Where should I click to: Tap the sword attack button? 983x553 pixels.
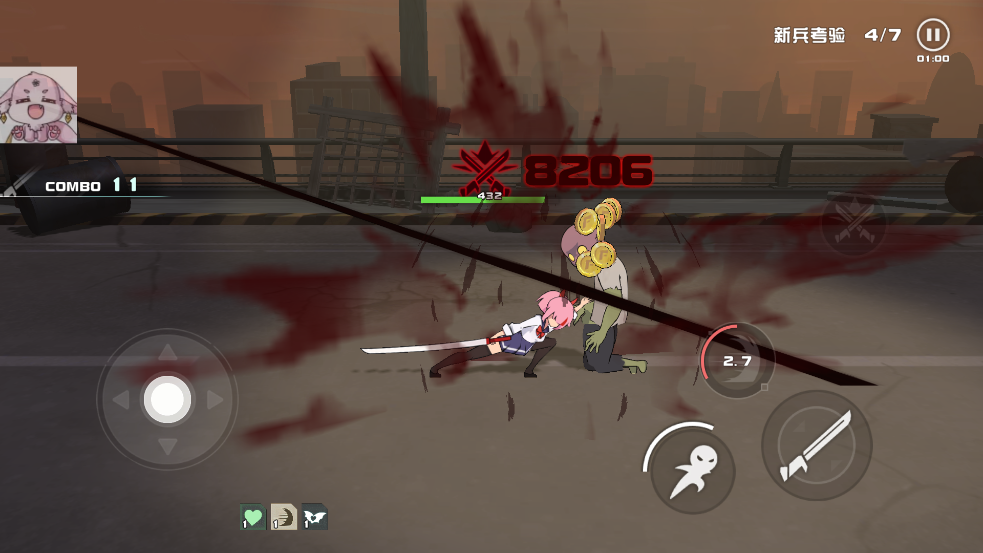[816, 446]
